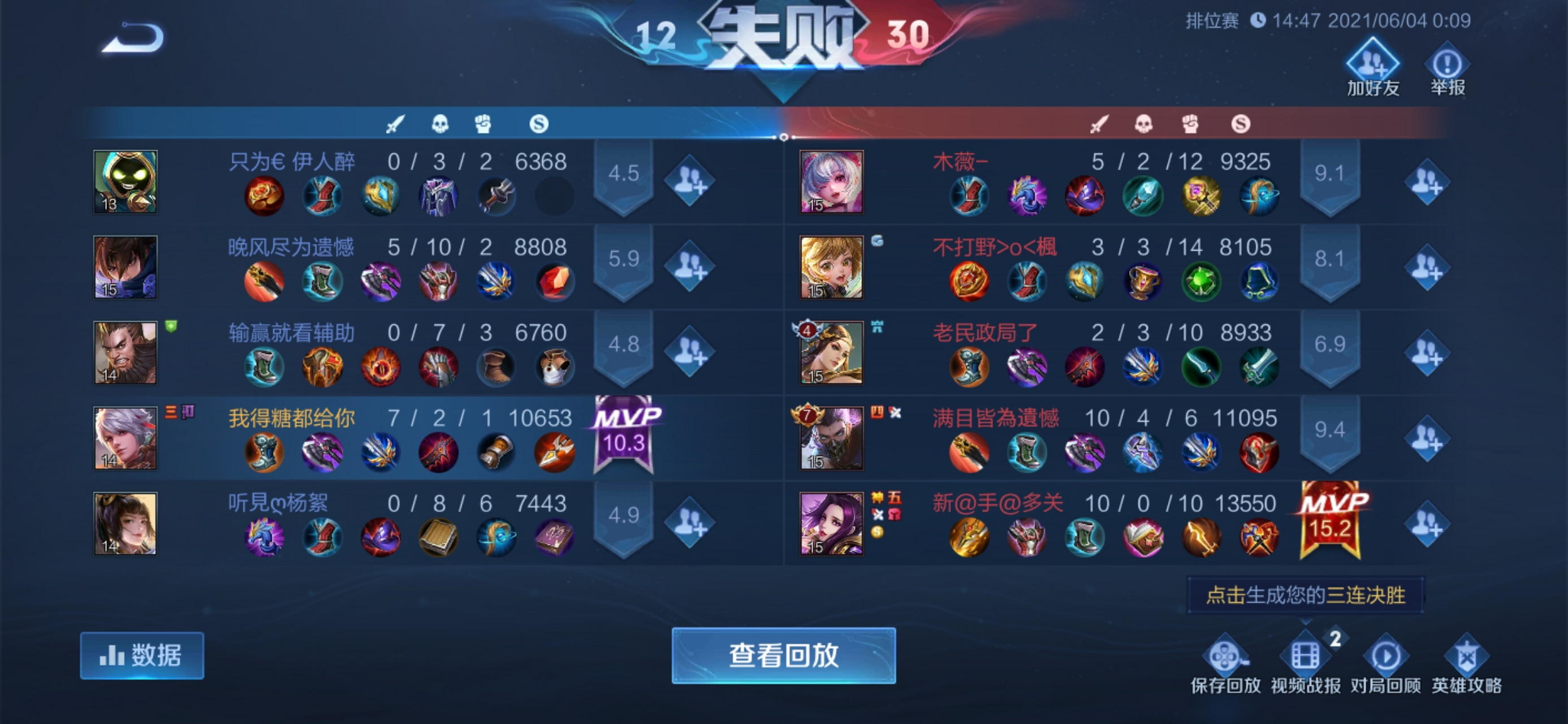Open the 数据 data tab

(x=144, y=654)
